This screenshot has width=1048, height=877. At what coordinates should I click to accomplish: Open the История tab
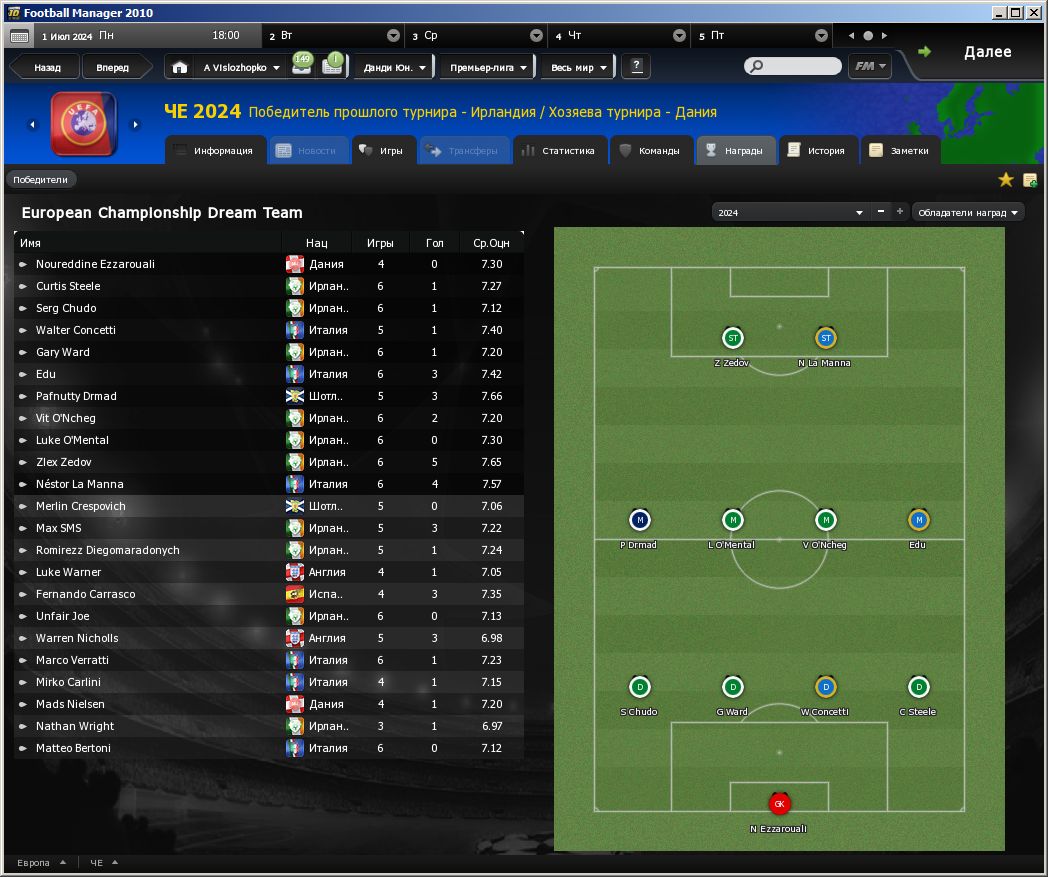tap(817, 151)
